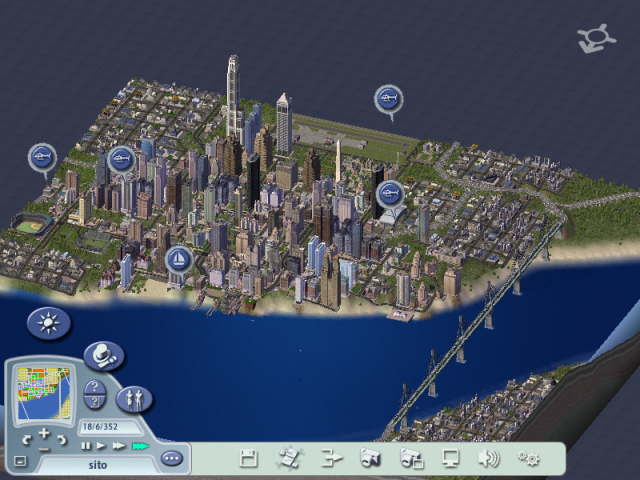Activate the upper question mark query tool

(93, 387)
